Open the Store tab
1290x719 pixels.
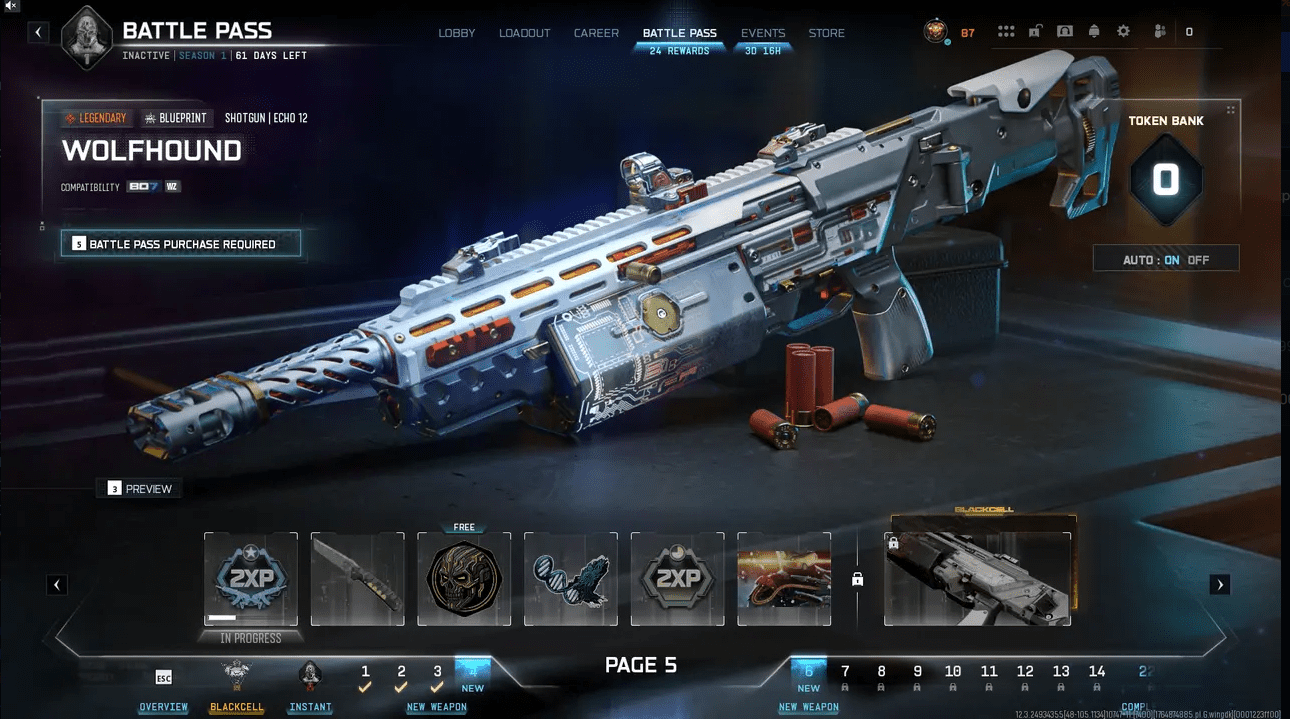coord(827,33)
